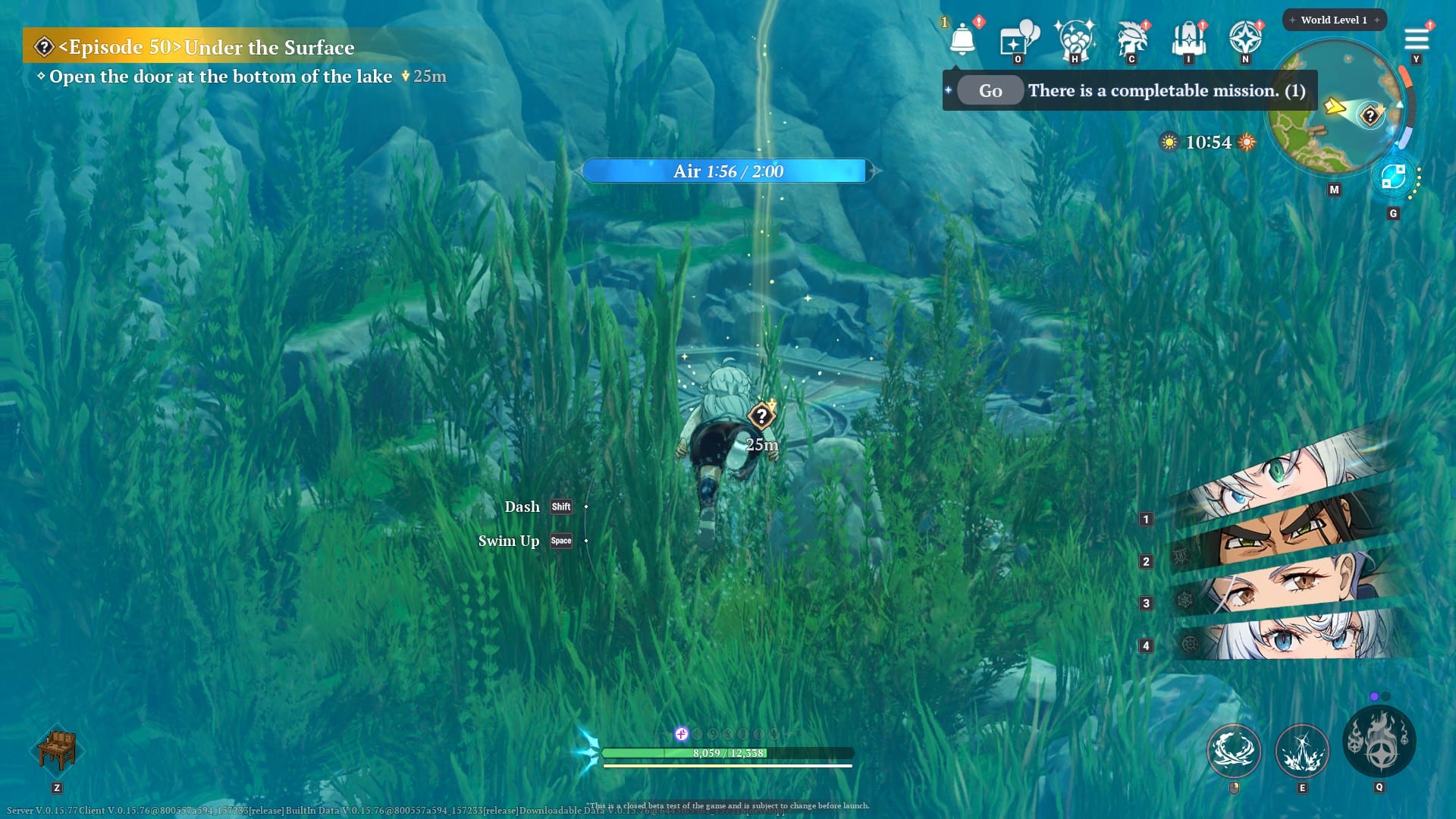Open the events calendar with balloons icon
This screenshot has height=819, width=1456.
click(1018, 38)
